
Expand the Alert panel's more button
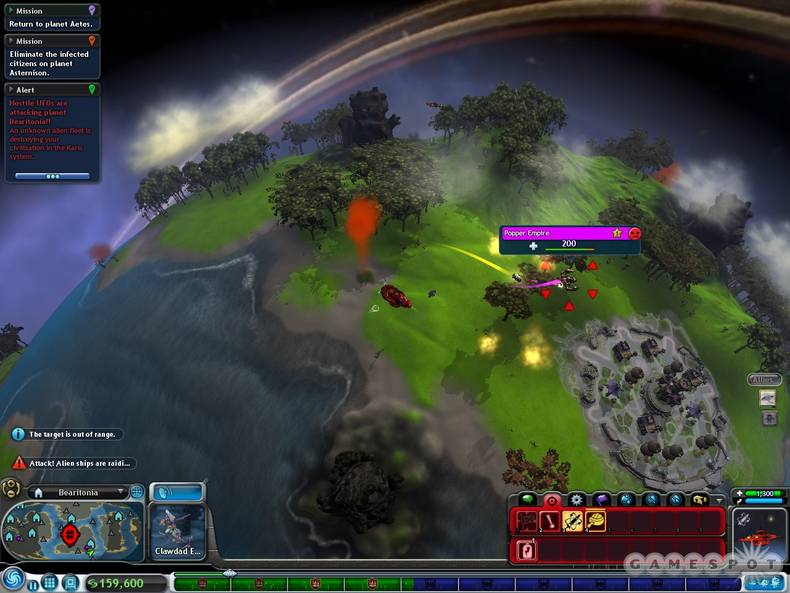(52, 176)
